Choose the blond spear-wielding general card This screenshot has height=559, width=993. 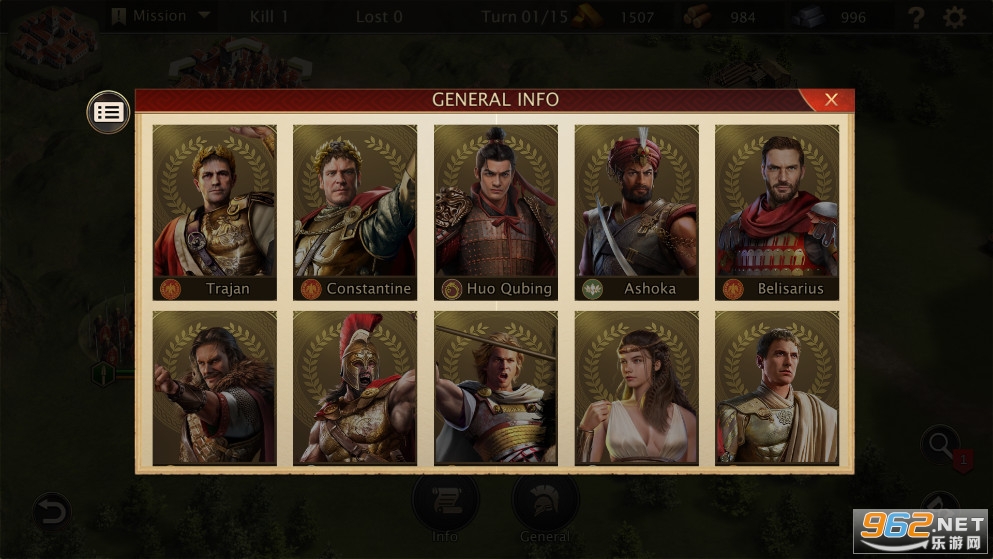[x=496, y=388]
